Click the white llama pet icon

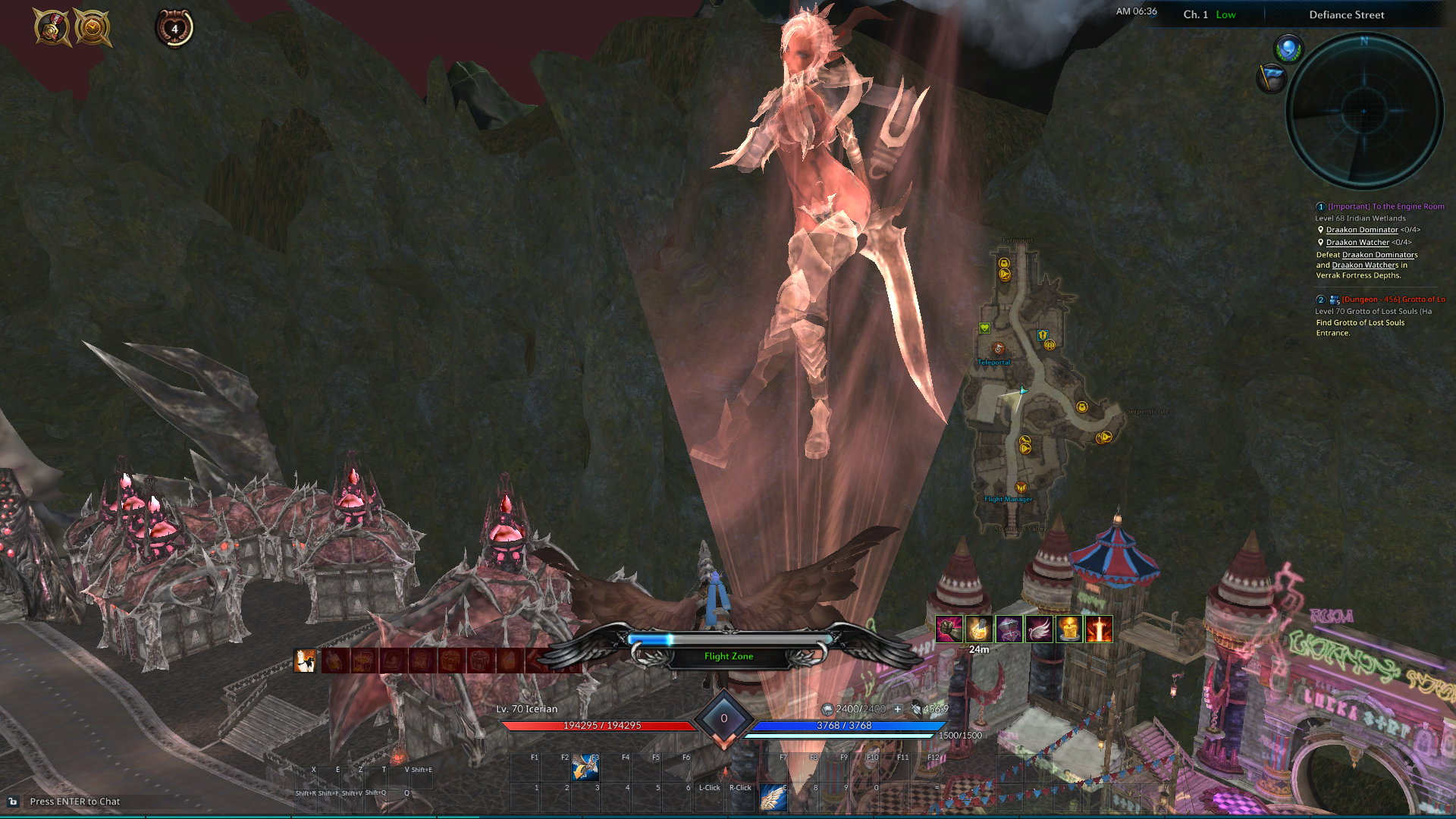(305, 661)
